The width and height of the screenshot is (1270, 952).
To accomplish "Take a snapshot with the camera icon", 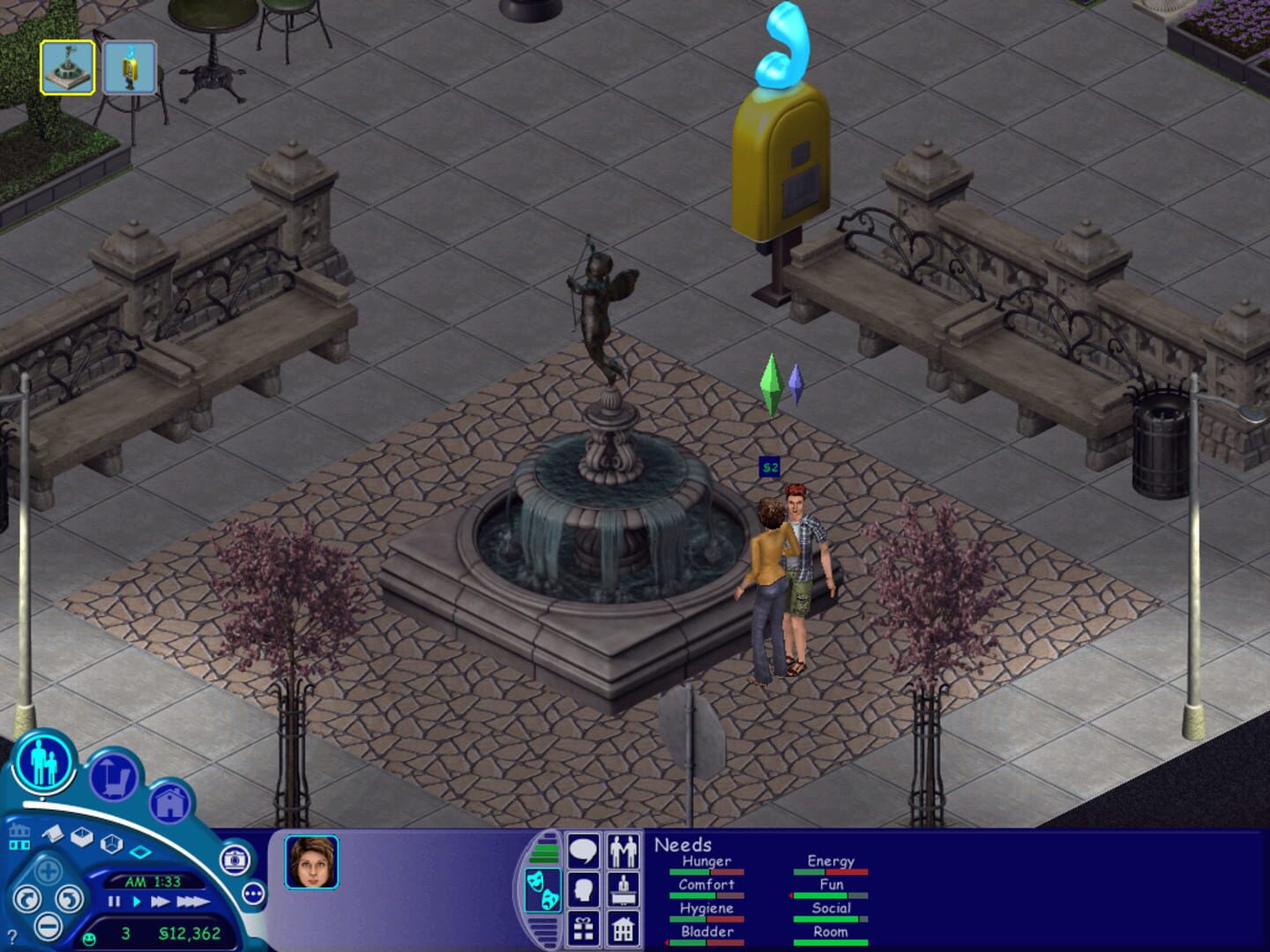I will [235, 861].
